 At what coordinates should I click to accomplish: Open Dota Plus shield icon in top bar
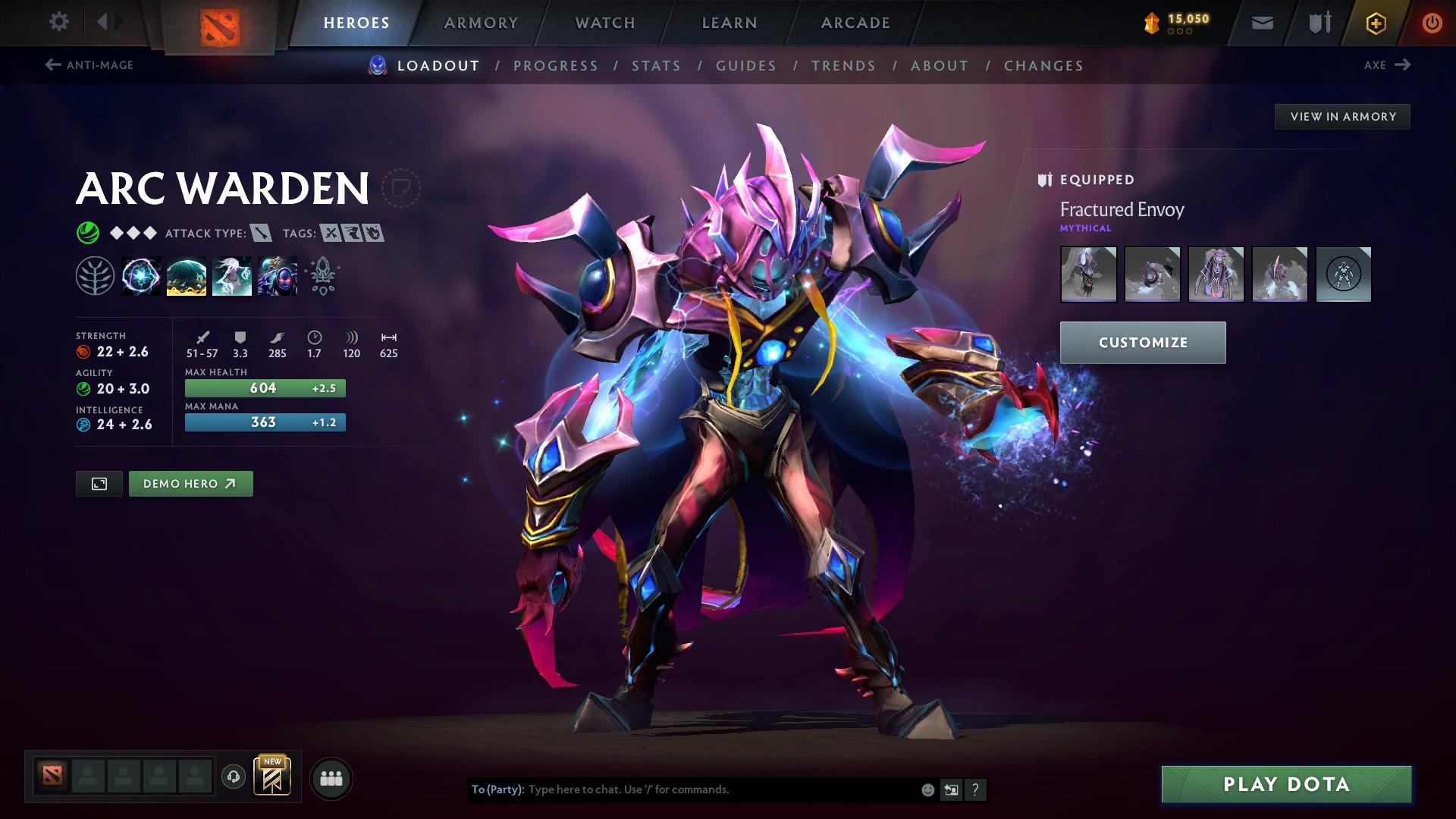tap(1319, 22)
